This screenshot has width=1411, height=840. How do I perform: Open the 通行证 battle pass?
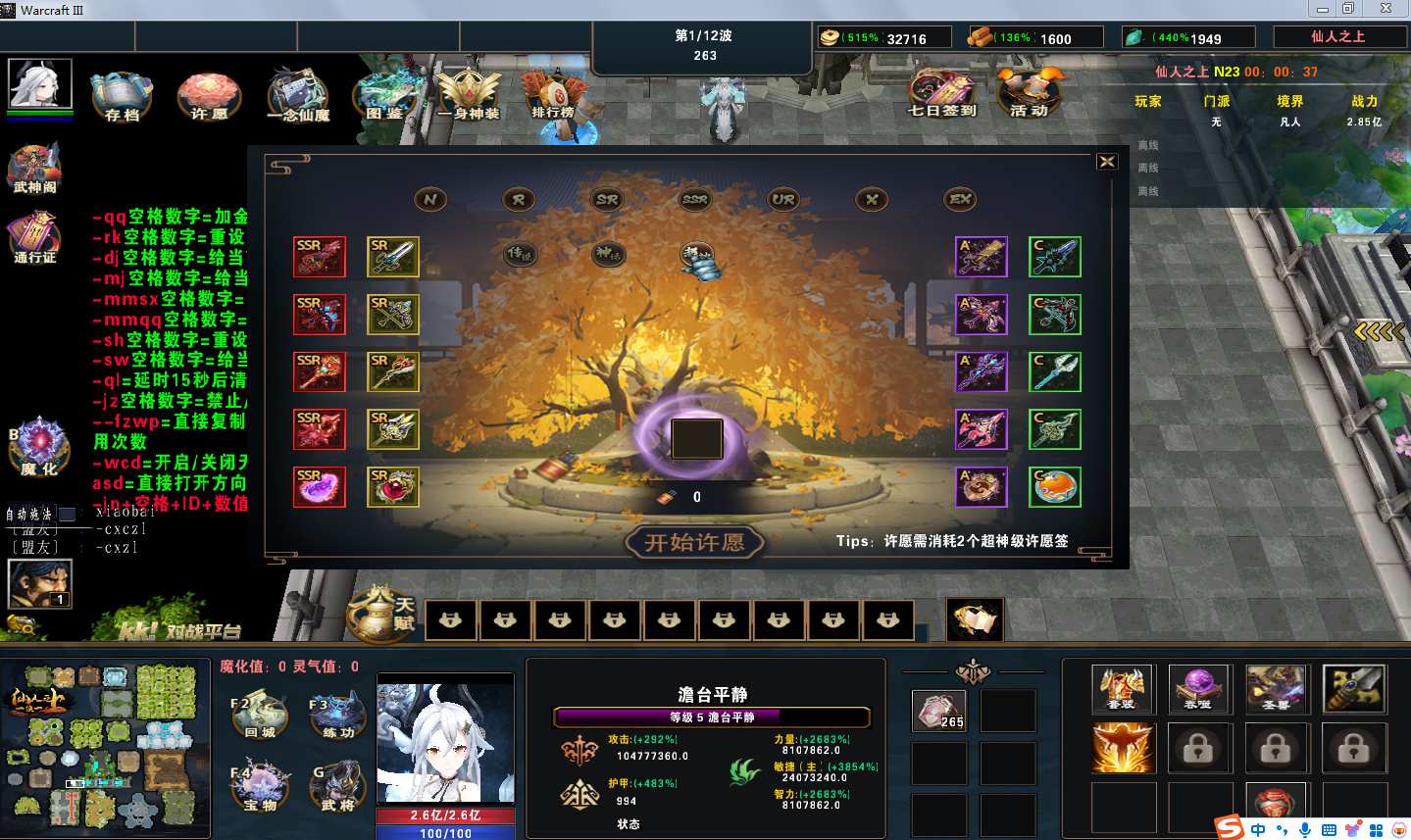coord(35,239)
